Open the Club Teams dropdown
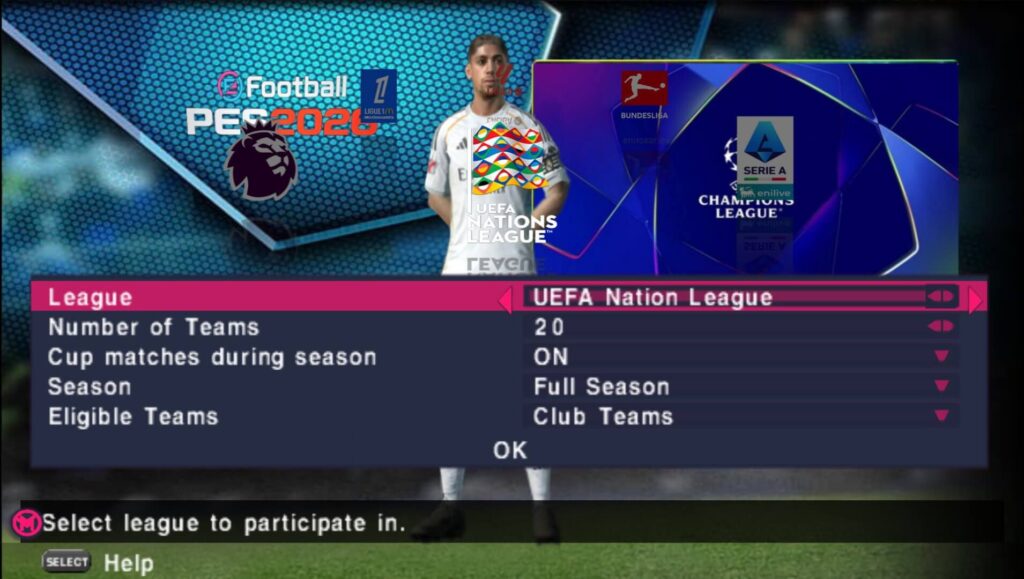Viewport: 1024px width, 579px height. (941, 417)
